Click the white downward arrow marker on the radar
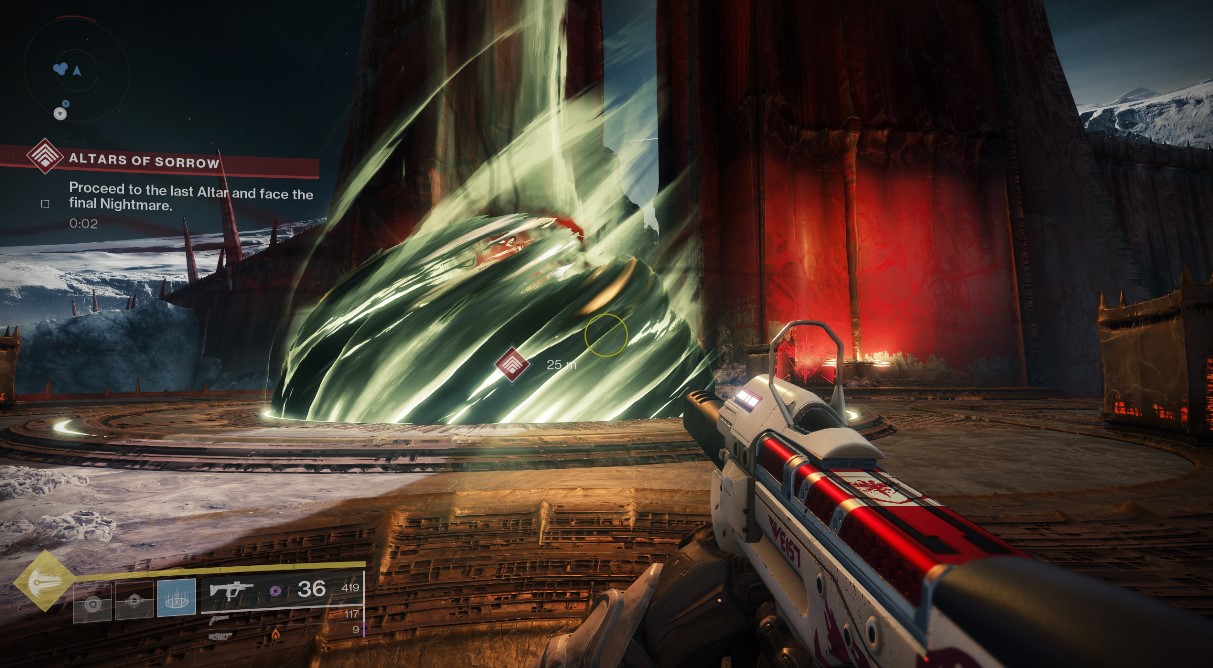Image resolution: width=1213 pixels, height=668 pixels. point(60,114)
